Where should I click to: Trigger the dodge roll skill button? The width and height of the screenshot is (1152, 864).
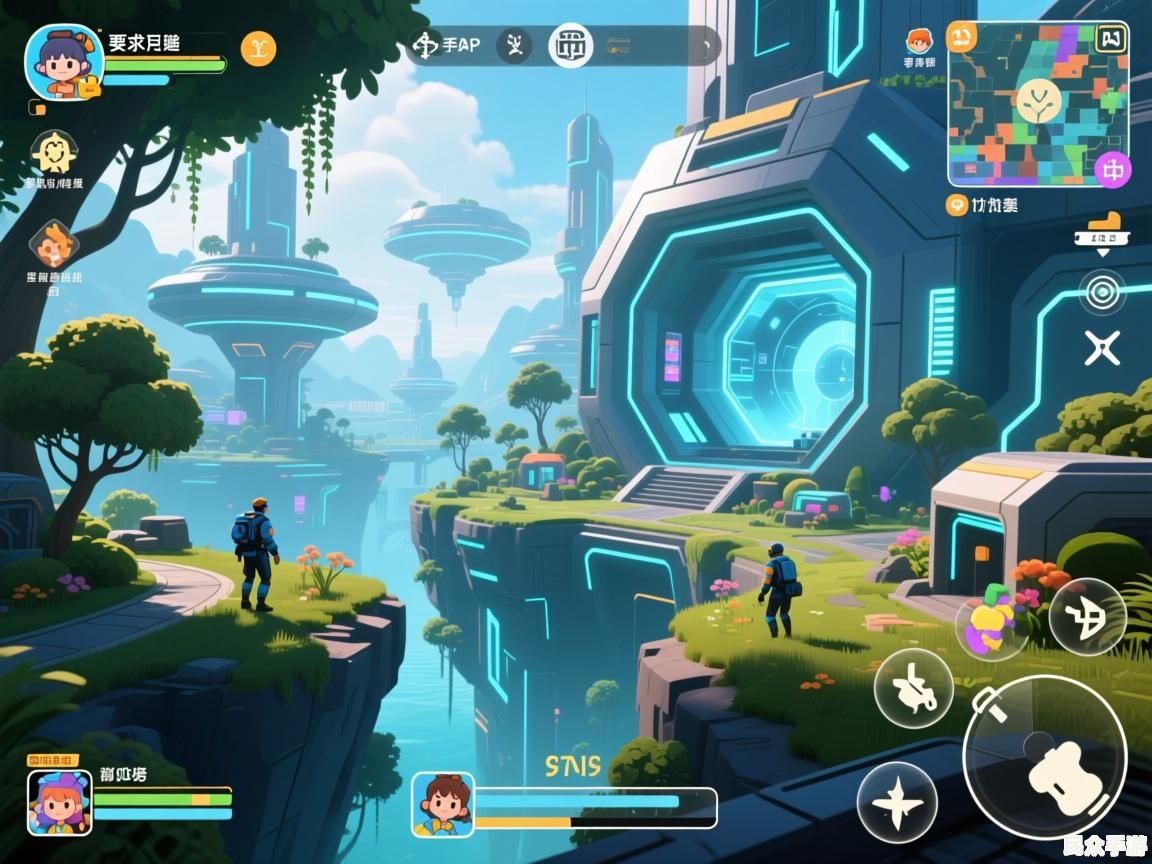913,688
